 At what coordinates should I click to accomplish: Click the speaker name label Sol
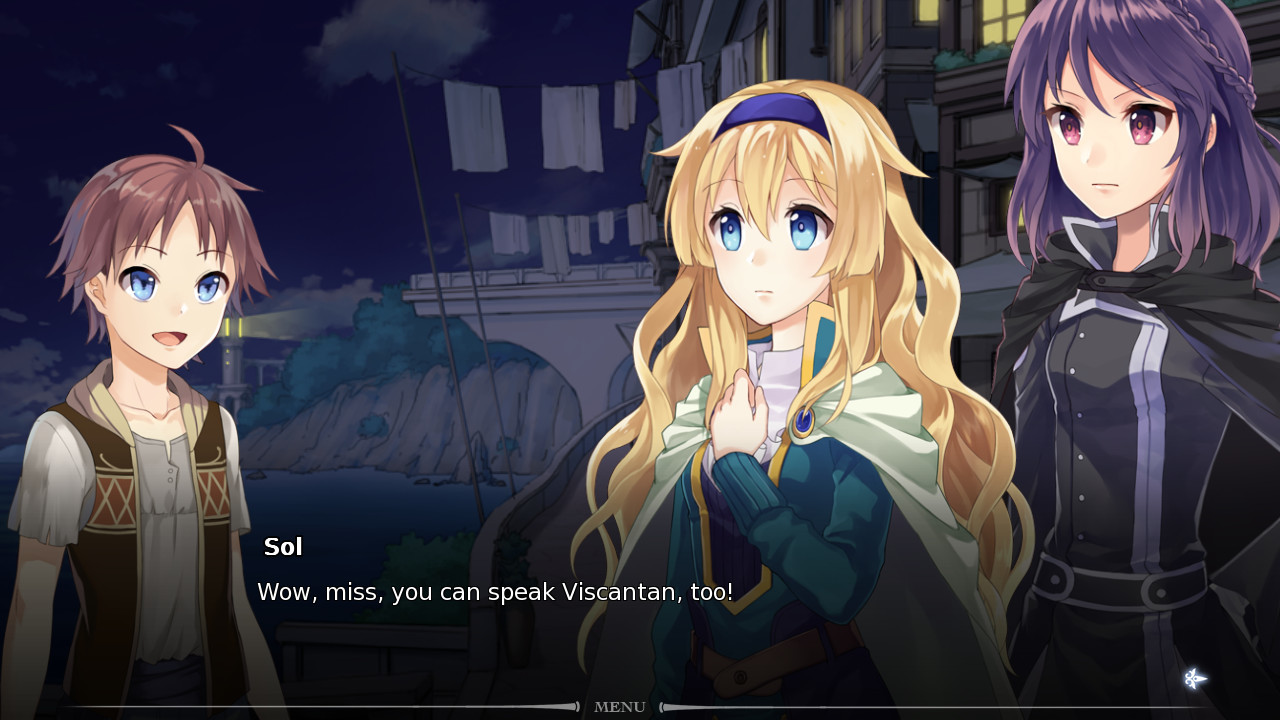click(x=283, y=546)
